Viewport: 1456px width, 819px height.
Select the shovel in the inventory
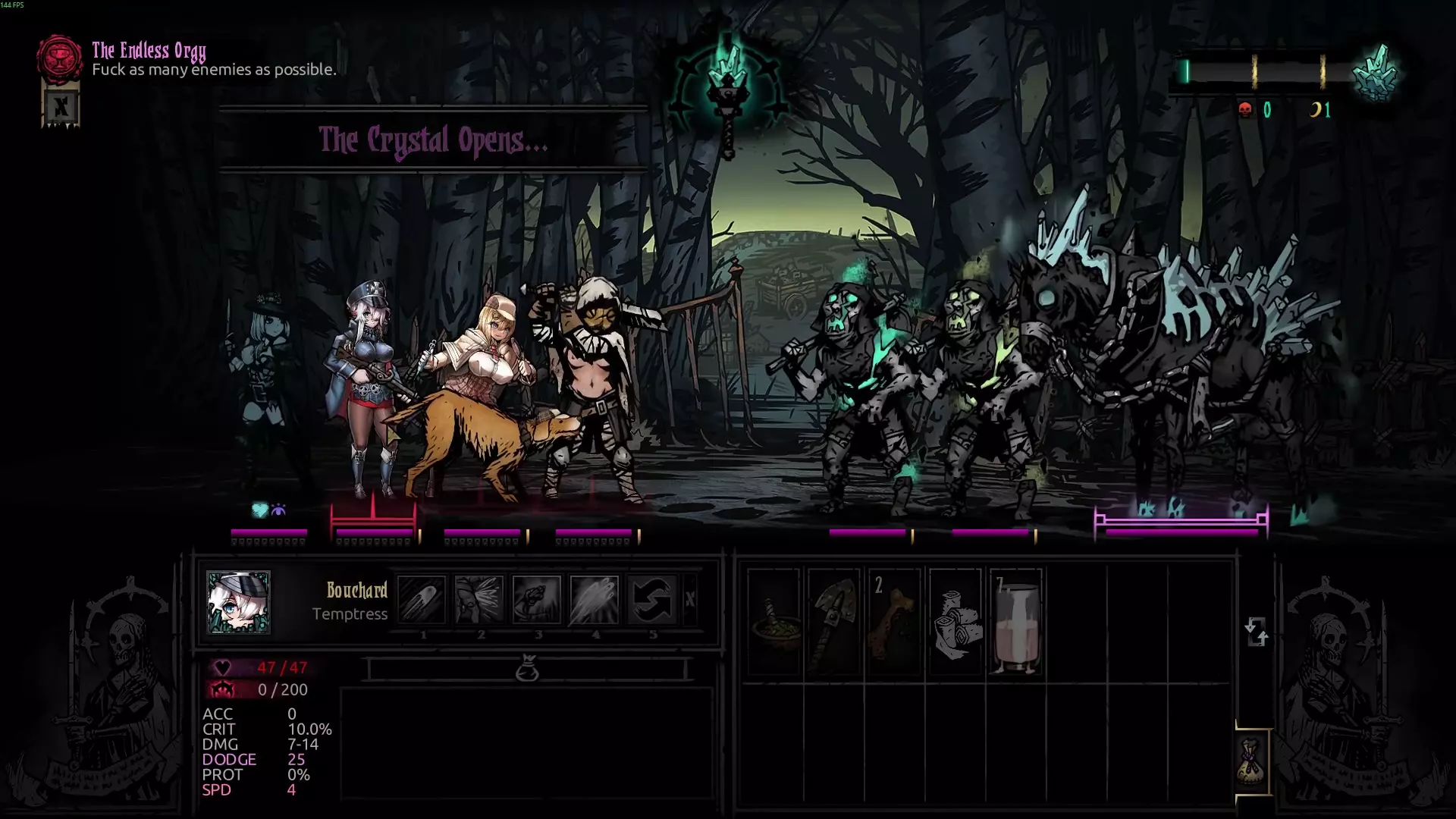[x=833, y=622]
